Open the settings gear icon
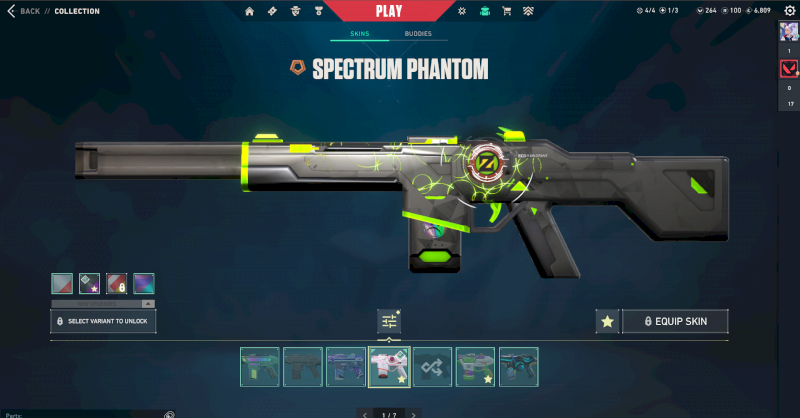 [788, 11]
